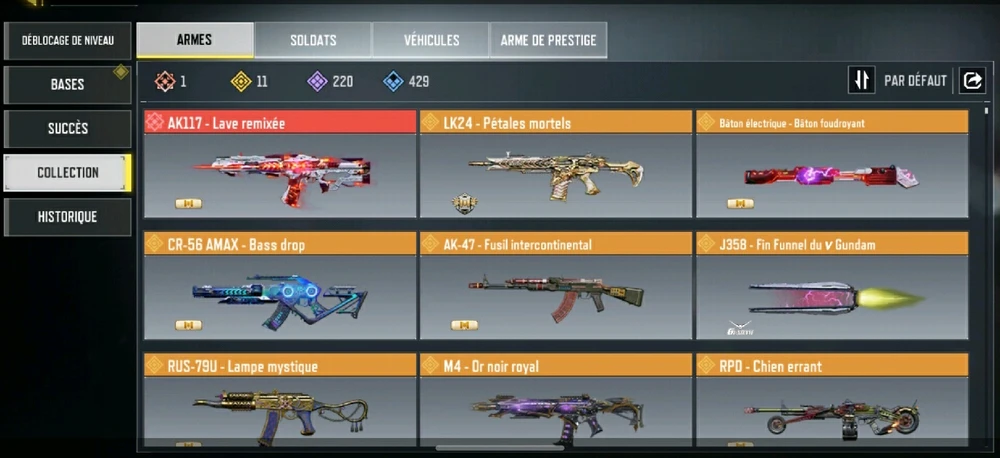Filter by the red mythic rarity icon
Screen dimensions: 1000x458
(166, 81)
